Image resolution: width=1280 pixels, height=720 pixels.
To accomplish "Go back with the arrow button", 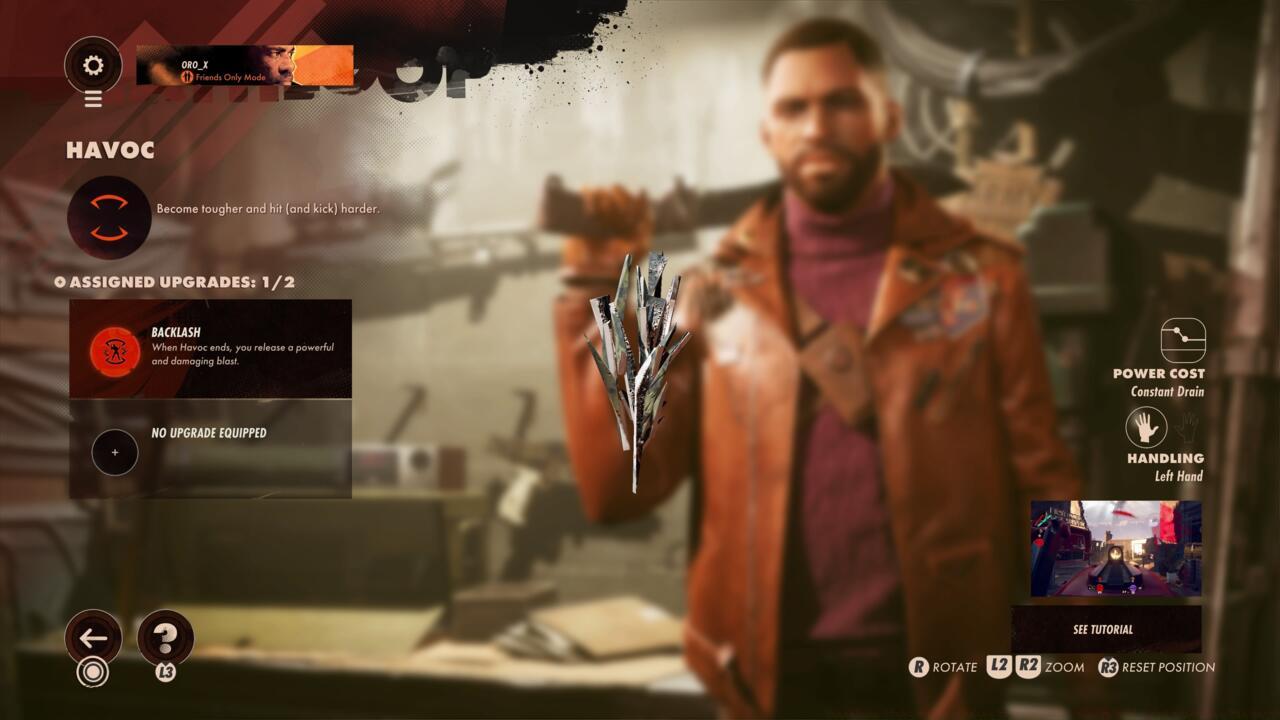I will pyautogui.click(x=93, y=637).
